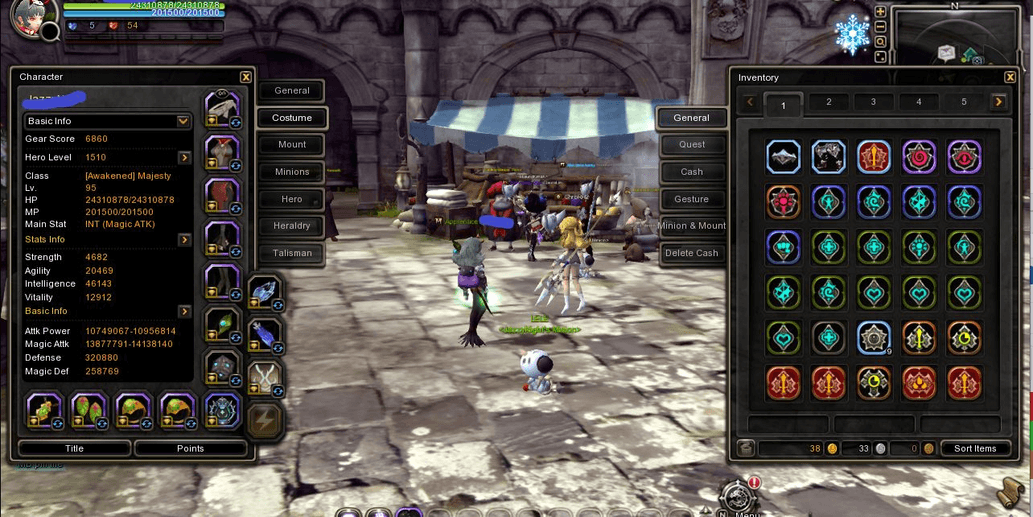The height and width of the screenshot is (517, 1033).
Task: Show the Cash inventory category
Action: pyautogui.click(x=692, y=172)
